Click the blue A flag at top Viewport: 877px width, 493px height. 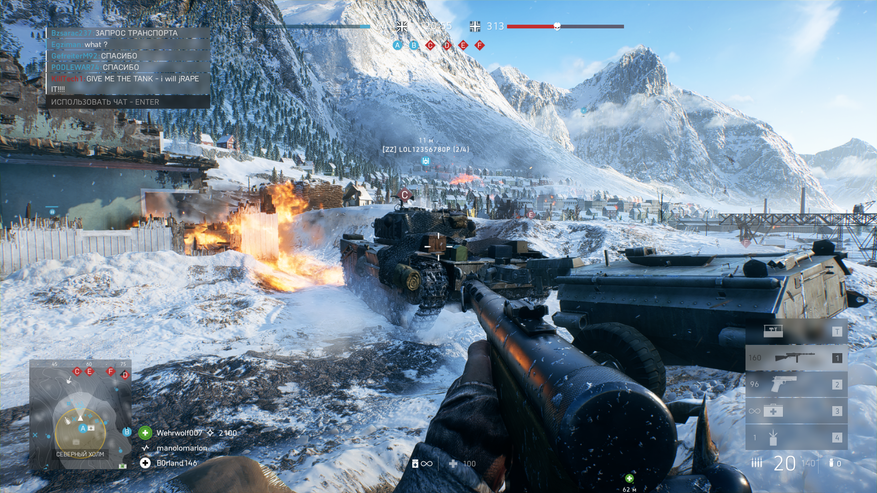(397, 45)
